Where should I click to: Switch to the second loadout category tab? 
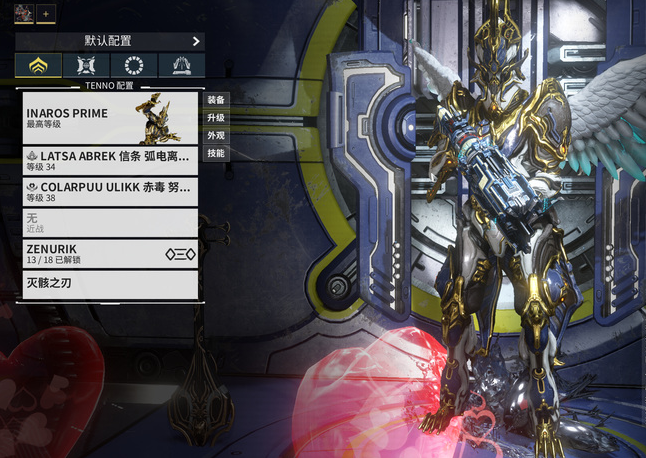click(86, 66)
